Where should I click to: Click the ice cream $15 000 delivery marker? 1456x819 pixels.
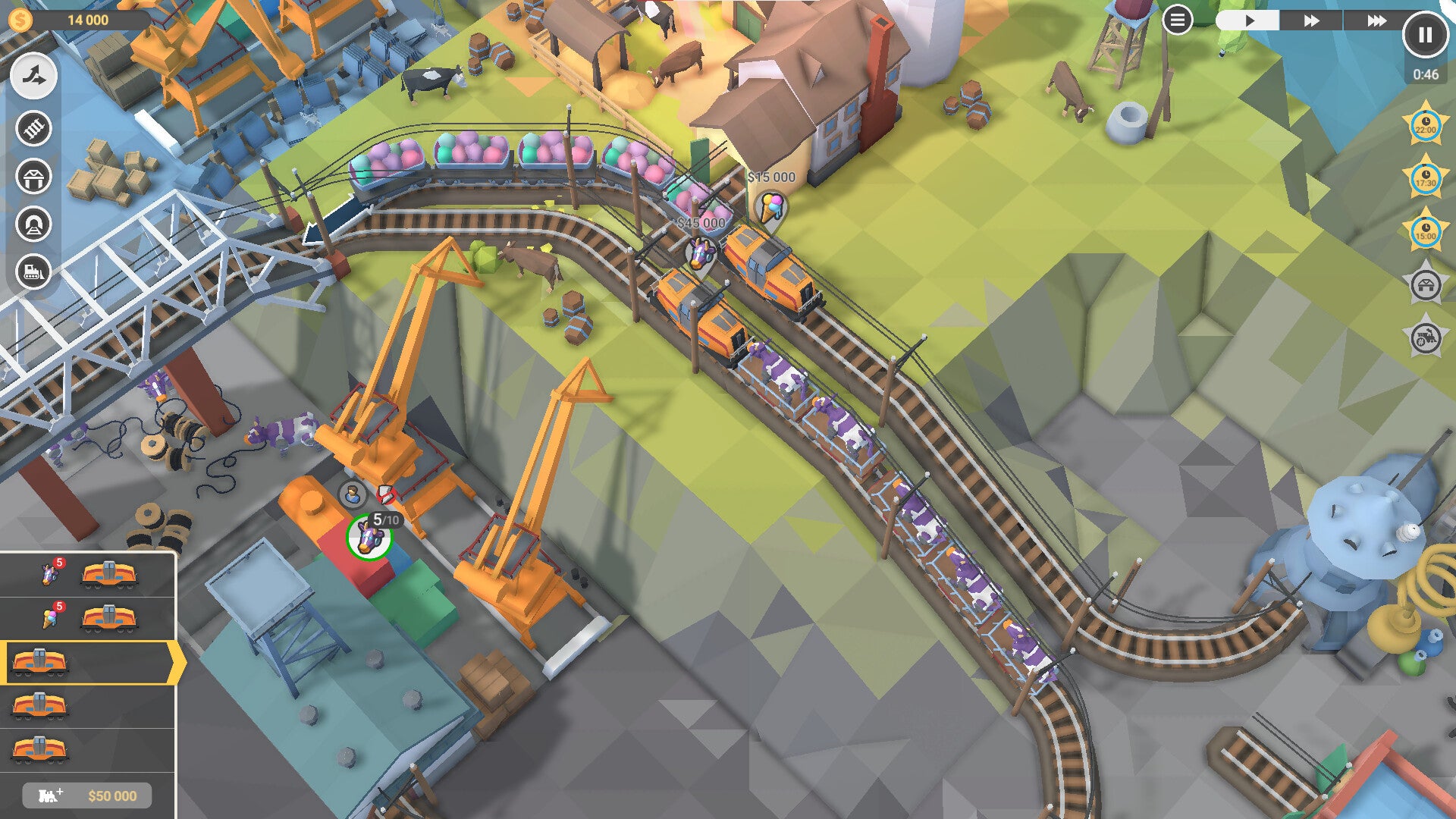click(x=772, y=206)
